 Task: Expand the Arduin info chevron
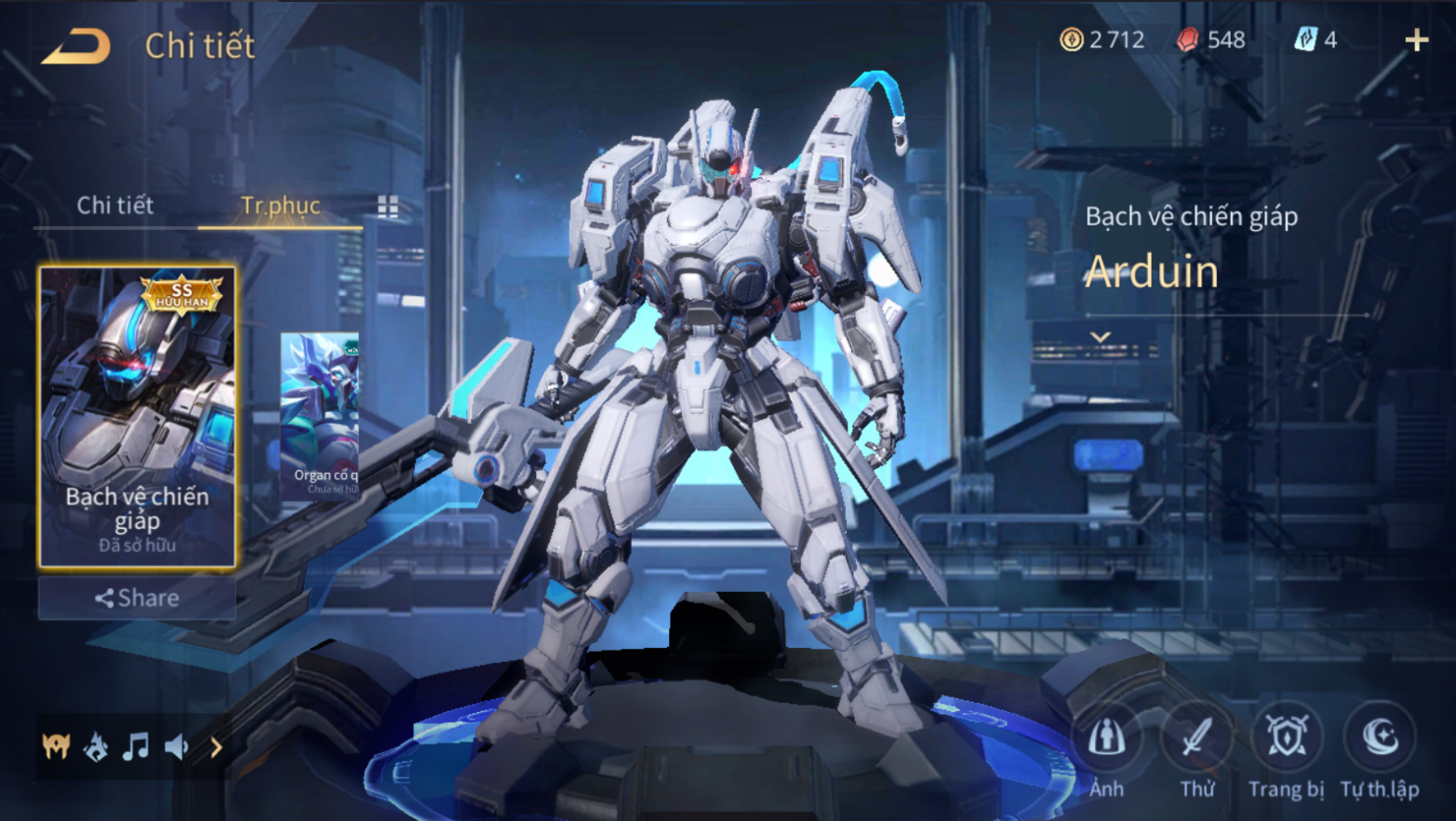1101,337
